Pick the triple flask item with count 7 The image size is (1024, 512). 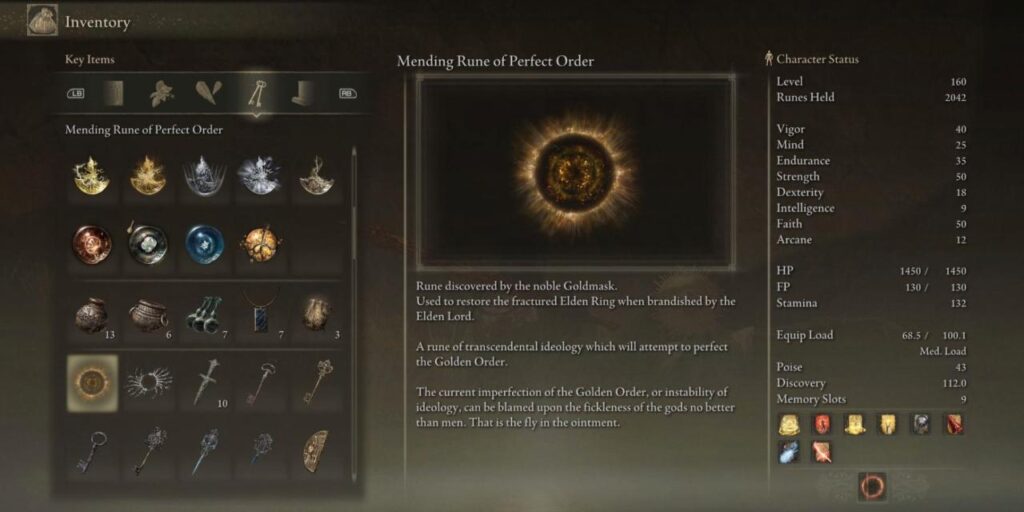[204, 314]
